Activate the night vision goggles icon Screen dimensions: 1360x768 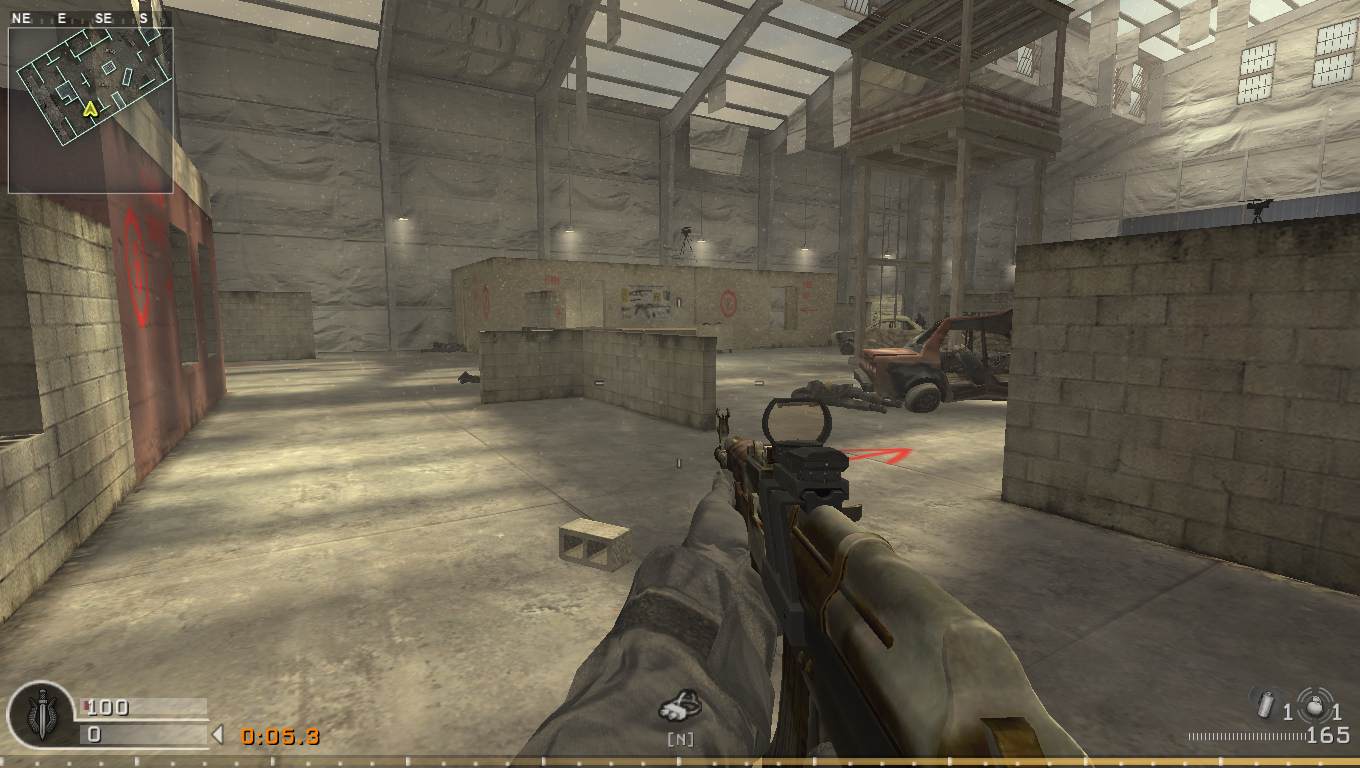click(x=680, y=707)
